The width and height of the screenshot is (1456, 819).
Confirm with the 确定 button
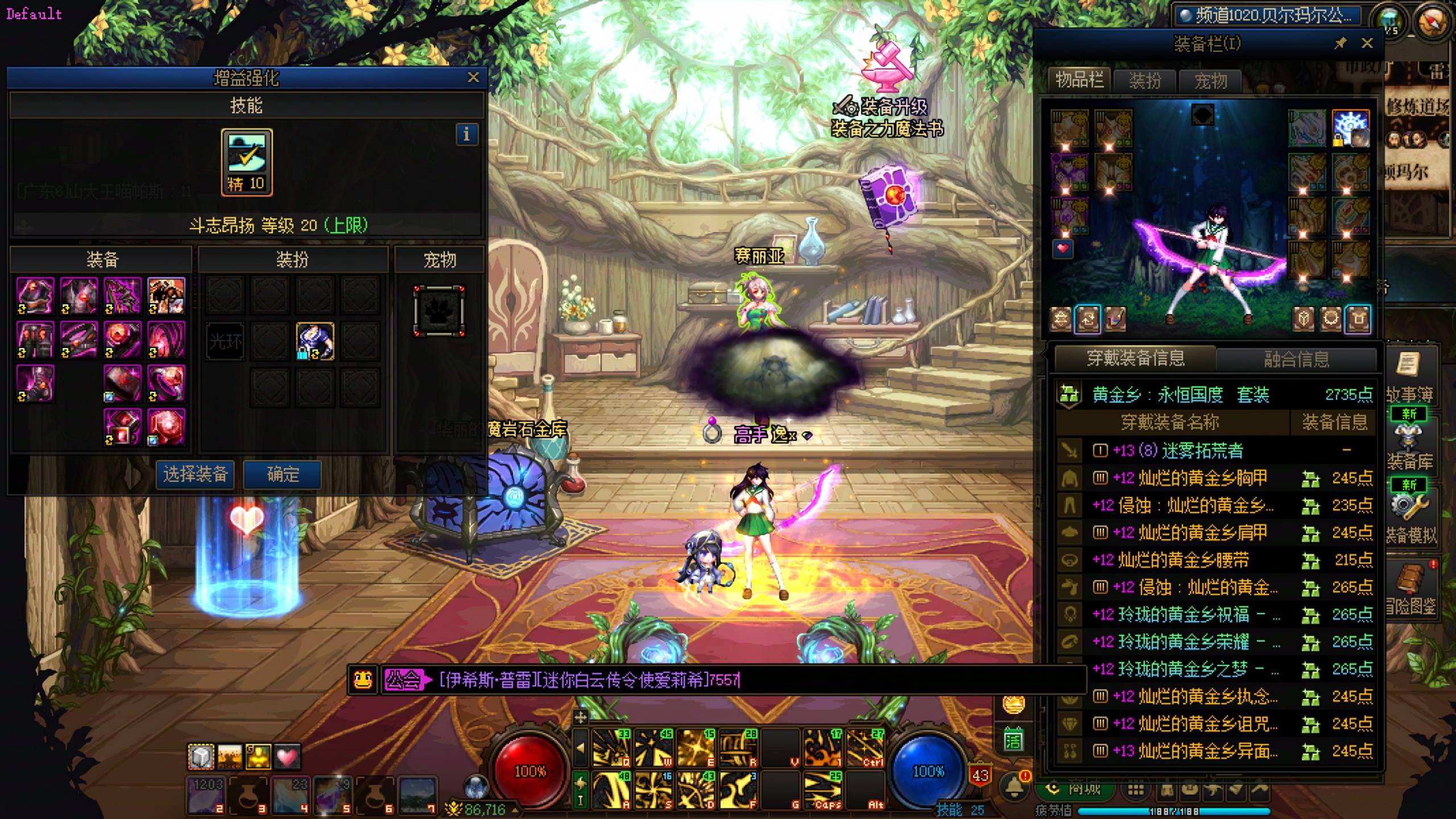[283, 474]
